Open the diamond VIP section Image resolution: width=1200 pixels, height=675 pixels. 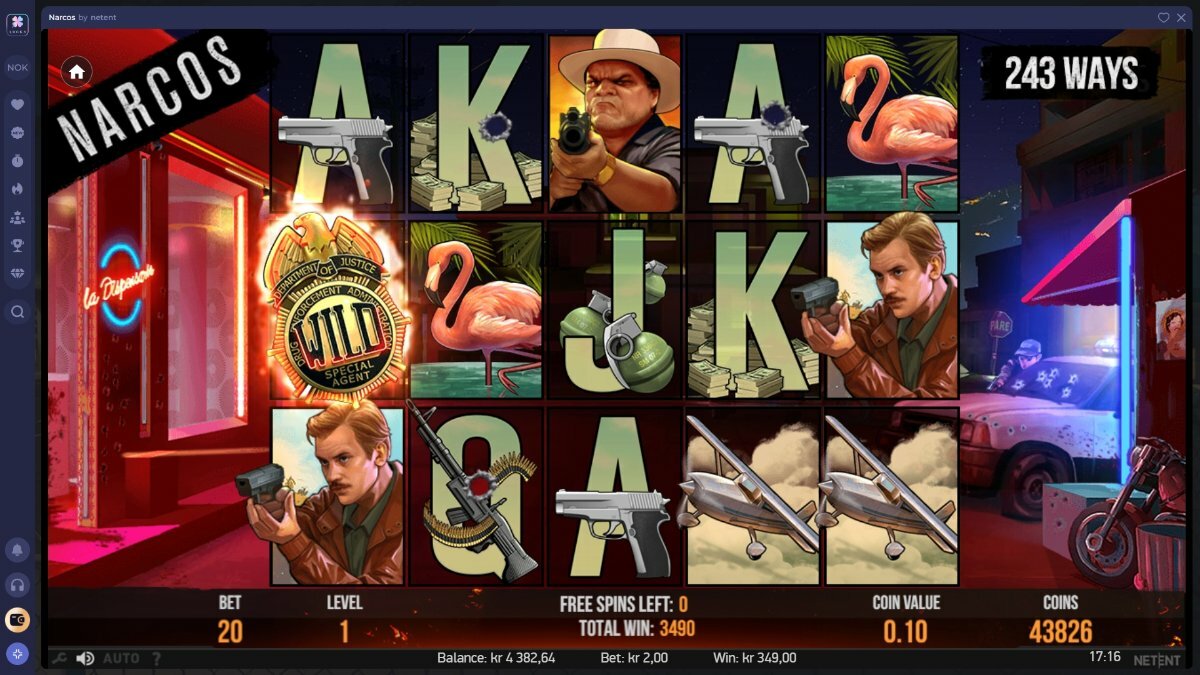(17, 273)
